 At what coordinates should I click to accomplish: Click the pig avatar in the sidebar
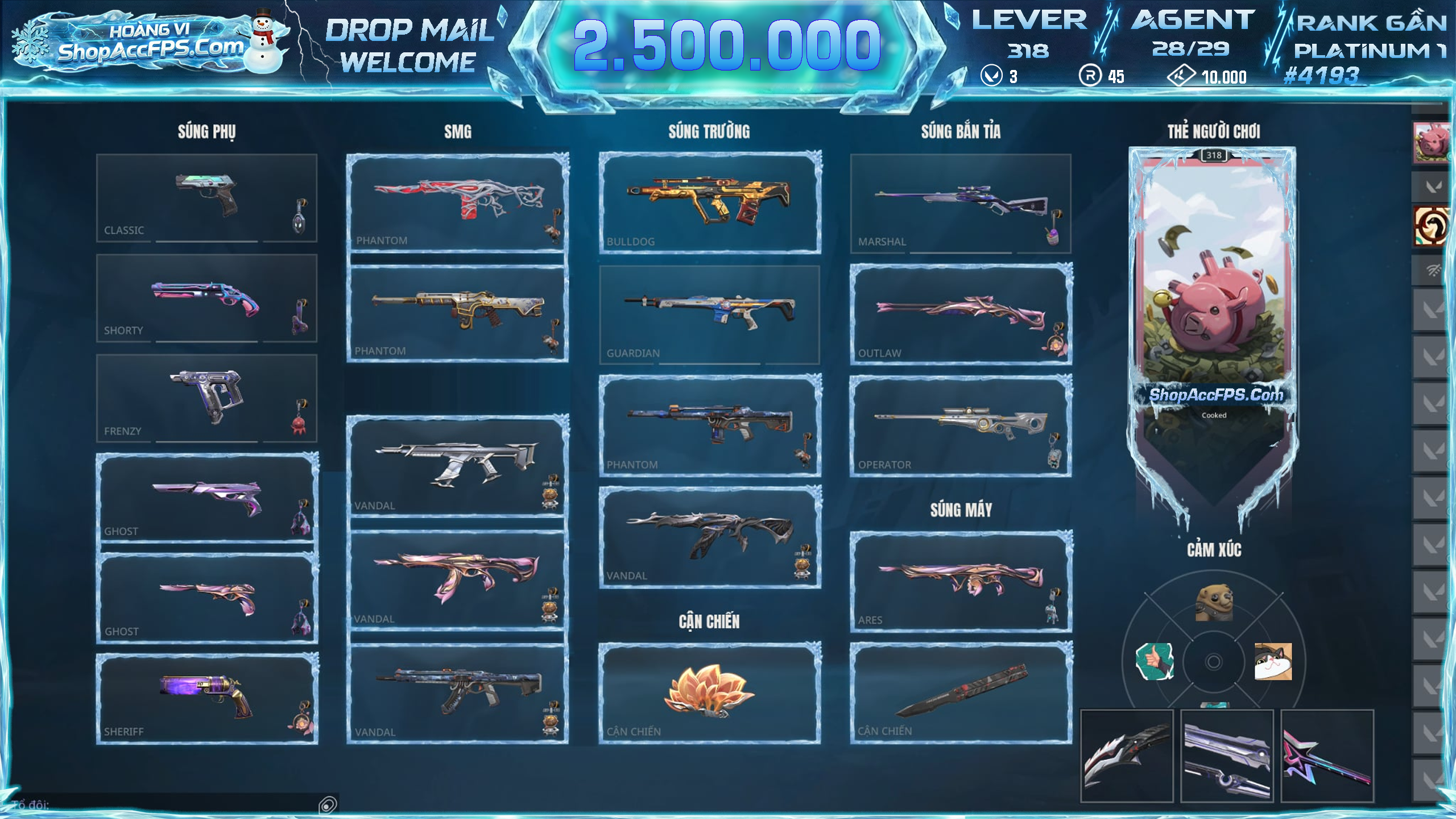1430,142
